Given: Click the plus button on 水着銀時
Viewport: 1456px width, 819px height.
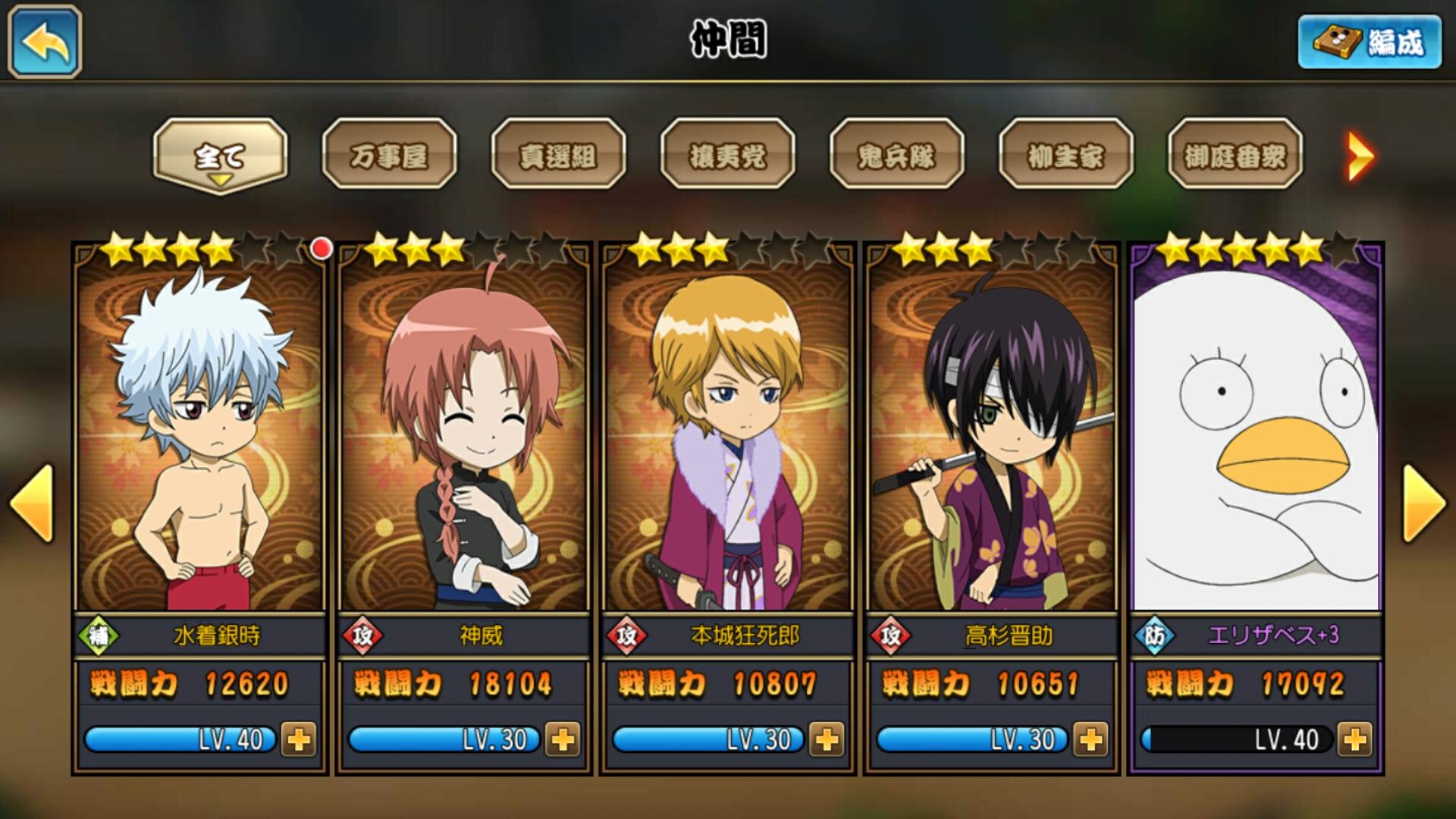Looking at the screenshot, I should [299, 739].
